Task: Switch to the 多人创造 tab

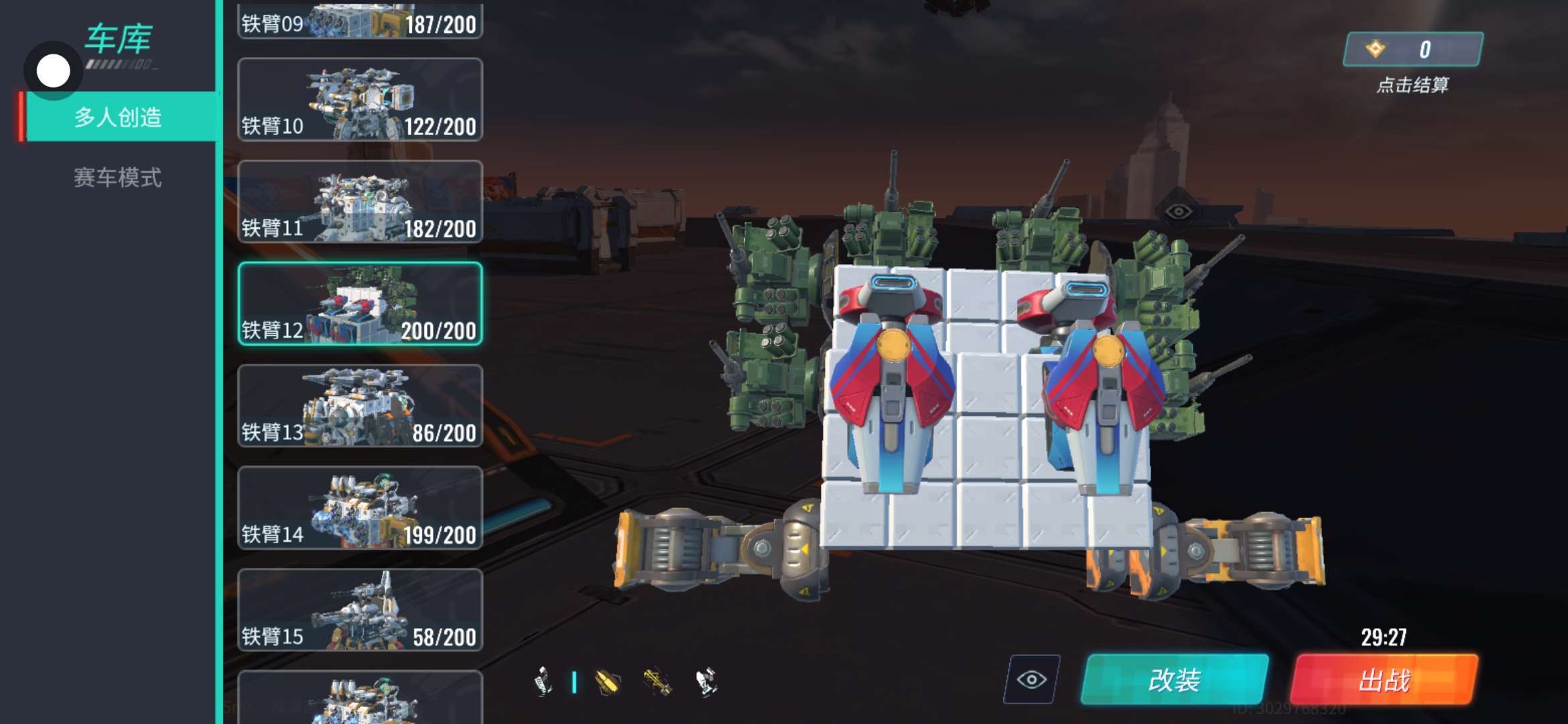Action: (118, 117)
